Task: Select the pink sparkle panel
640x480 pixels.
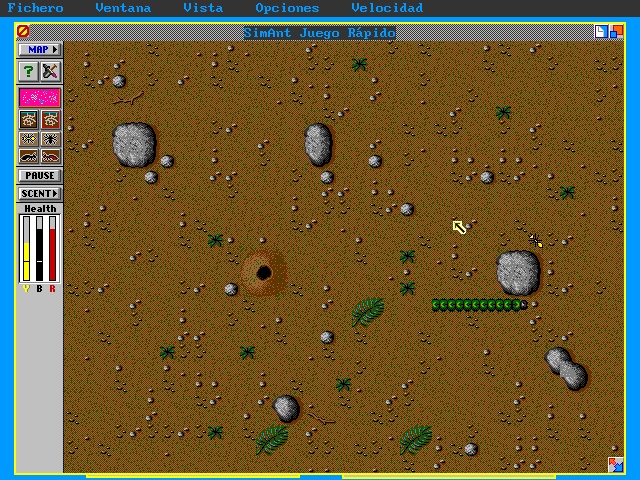Action: (40, 97)
